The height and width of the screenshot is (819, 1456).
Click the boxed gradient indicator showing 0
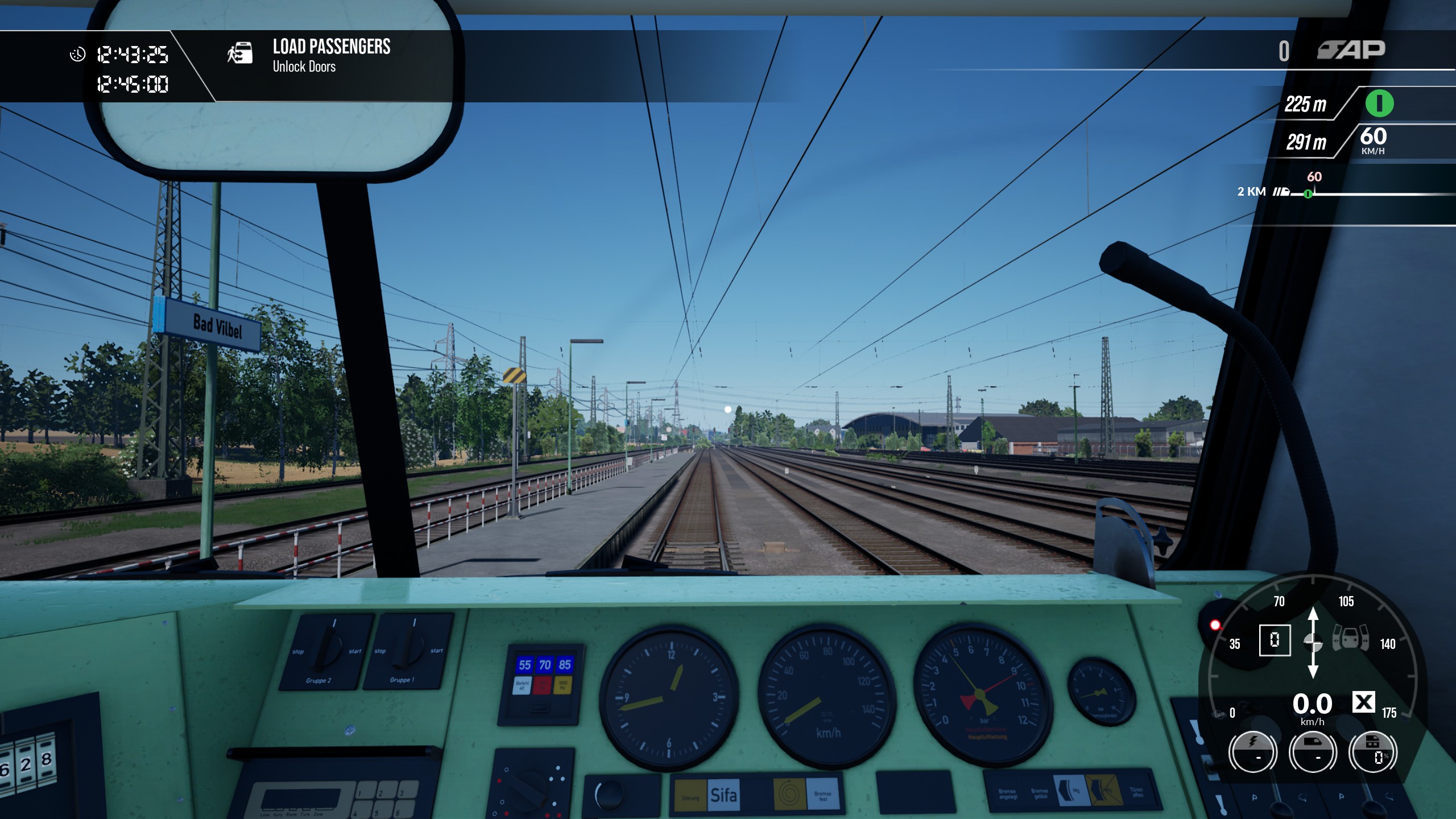pyautogui.click(x=1275, y=640)
